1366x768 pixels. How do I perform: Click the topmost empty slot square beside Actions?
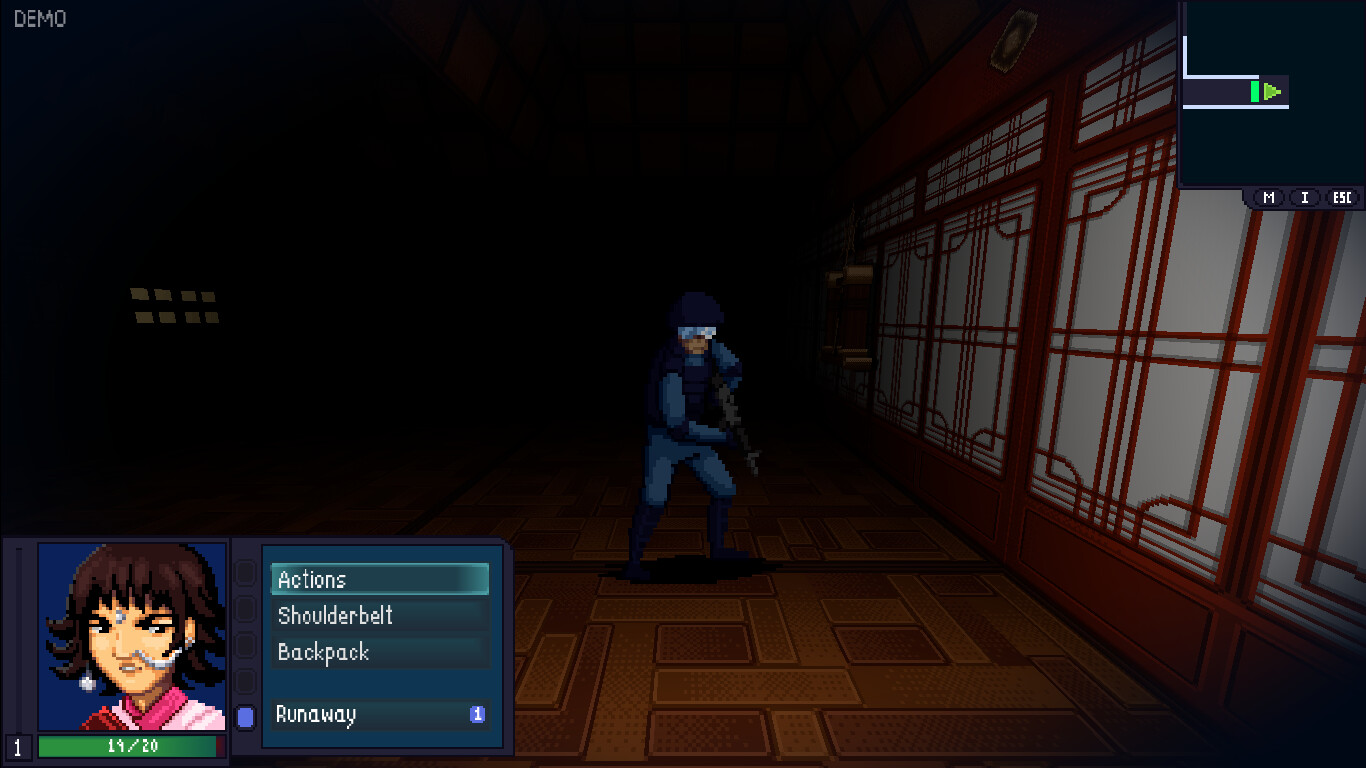tap(243, 573)
